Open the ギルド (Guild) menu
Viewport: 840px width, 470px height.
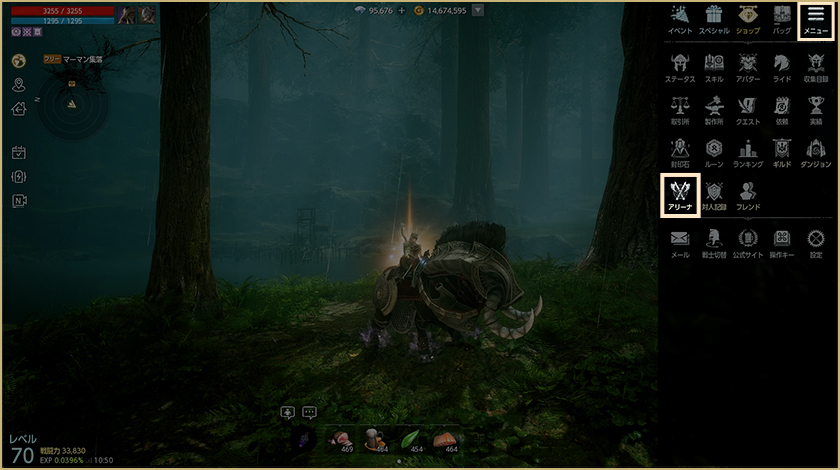click(782, 151)
